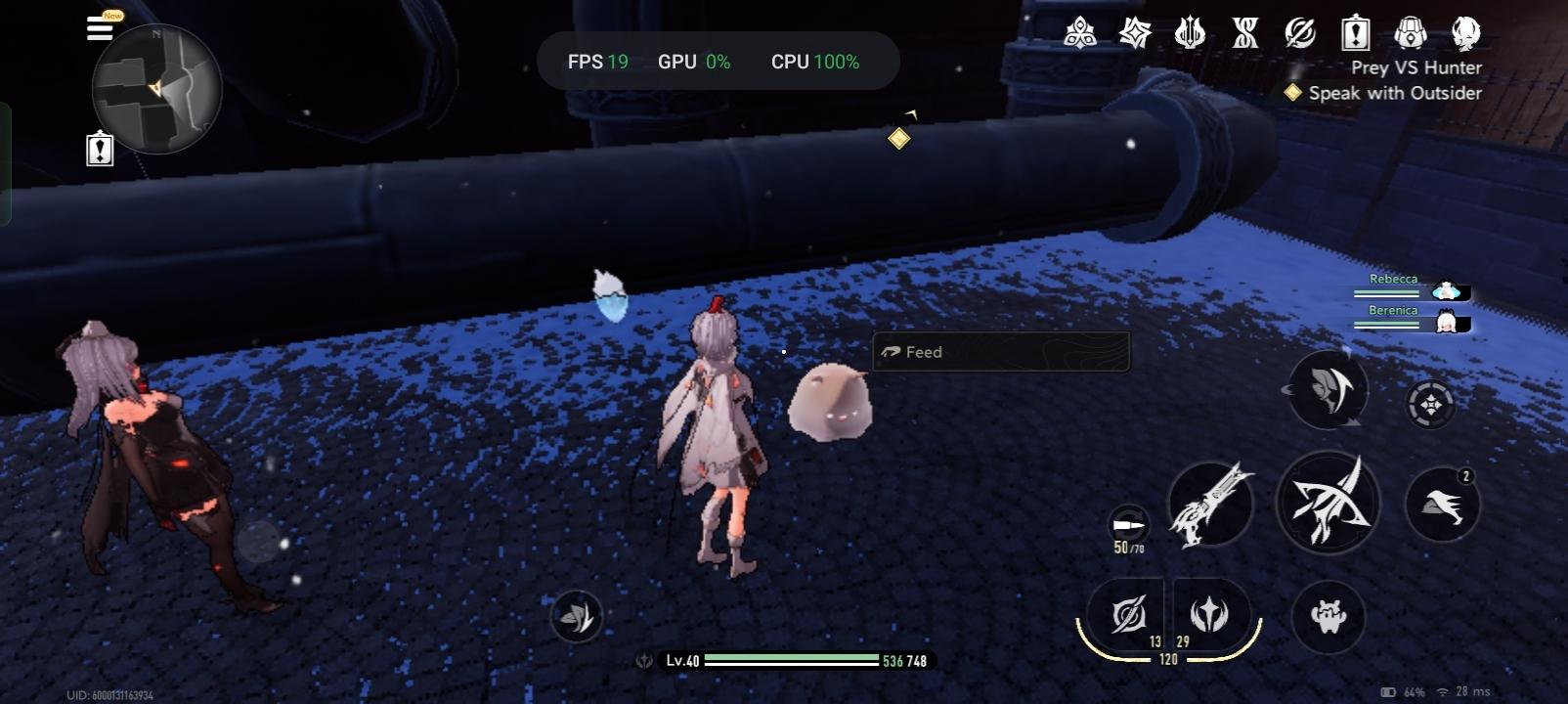Fire the ranged gun weapon button
Screen dimensions: 1568x704
(x=1211, y=505)
